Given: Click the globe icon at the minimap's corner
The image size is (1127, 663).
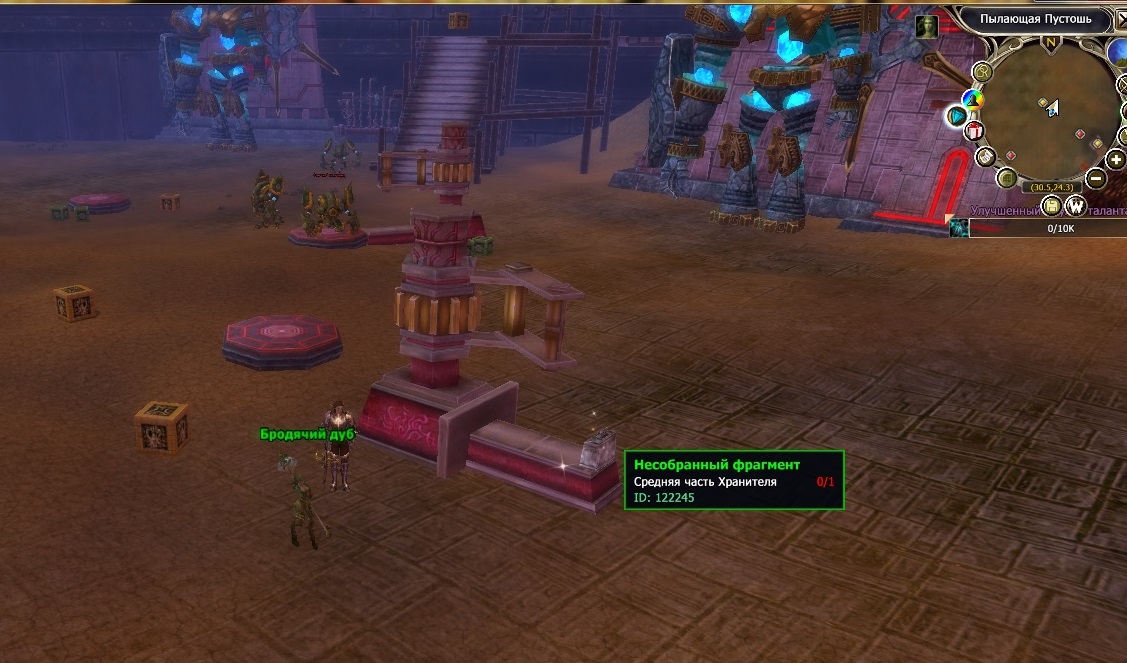Looking at the screenshot, I should pos(1118,51).
